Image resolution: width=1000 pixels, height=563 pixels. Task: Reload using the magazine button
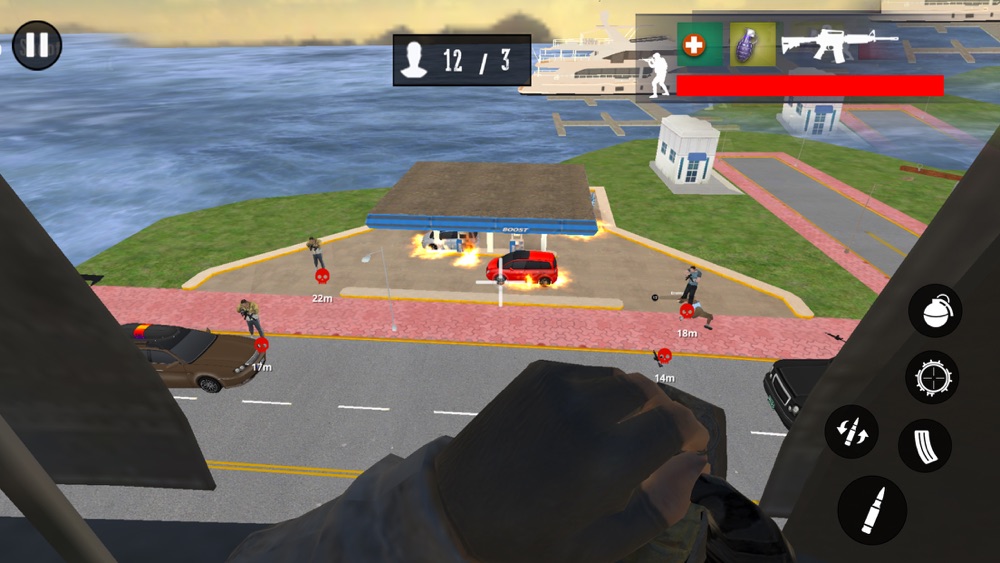tap(924, 445)
